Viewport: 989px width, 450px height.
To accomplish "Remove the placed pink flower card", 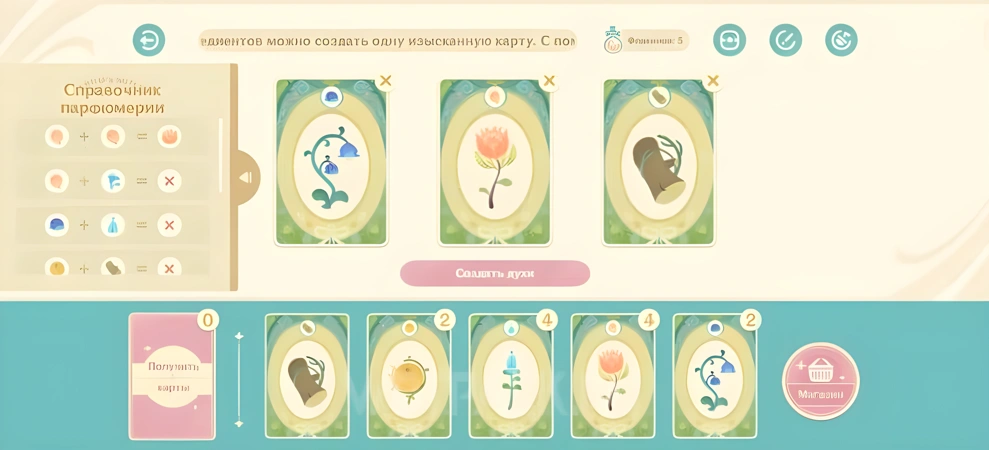I will 549,81.
